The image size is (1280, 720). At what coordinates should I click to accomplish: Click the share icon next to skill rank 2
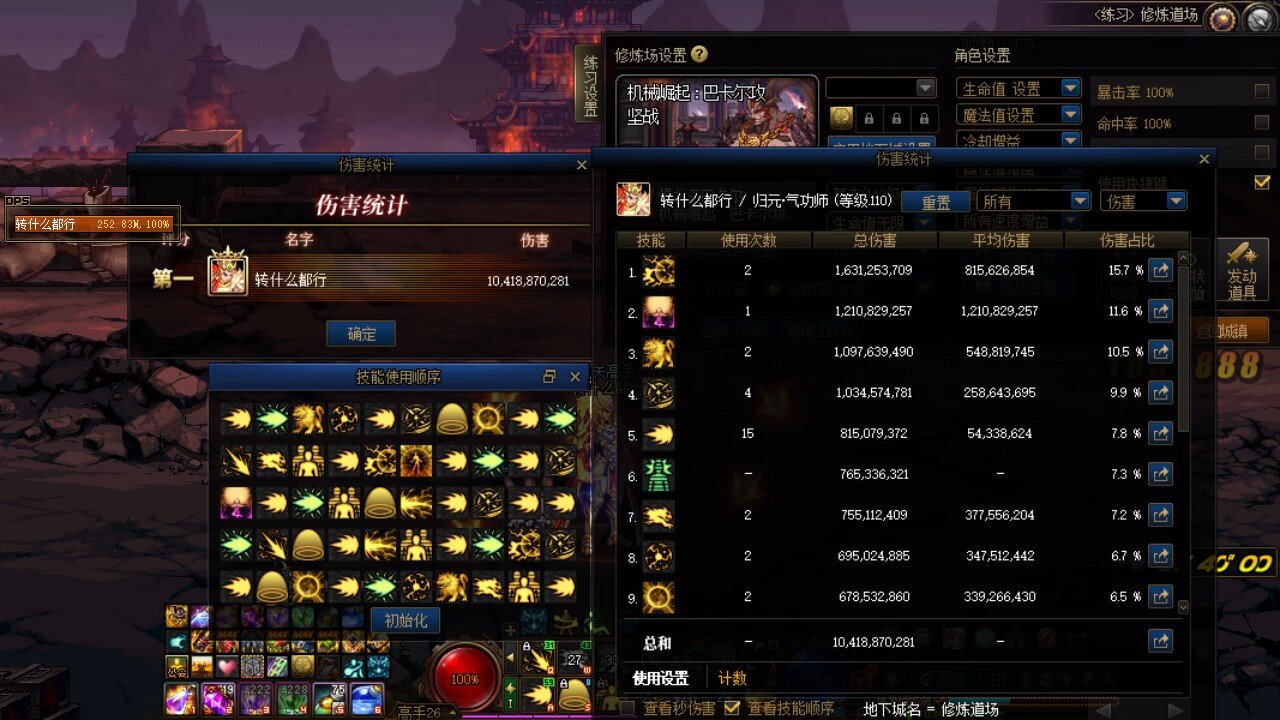click(x=1161, y=311)
